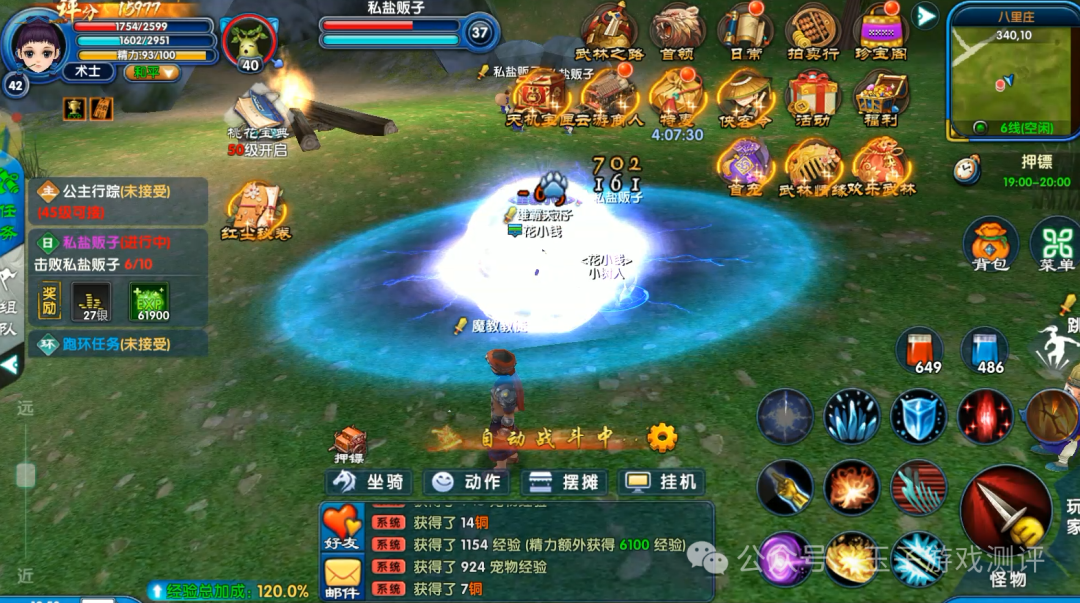Image resolution: width=1080 pixels, height=603 pixels.
Task: Open the 菜单 menu button
Action: coord(1056,245)
